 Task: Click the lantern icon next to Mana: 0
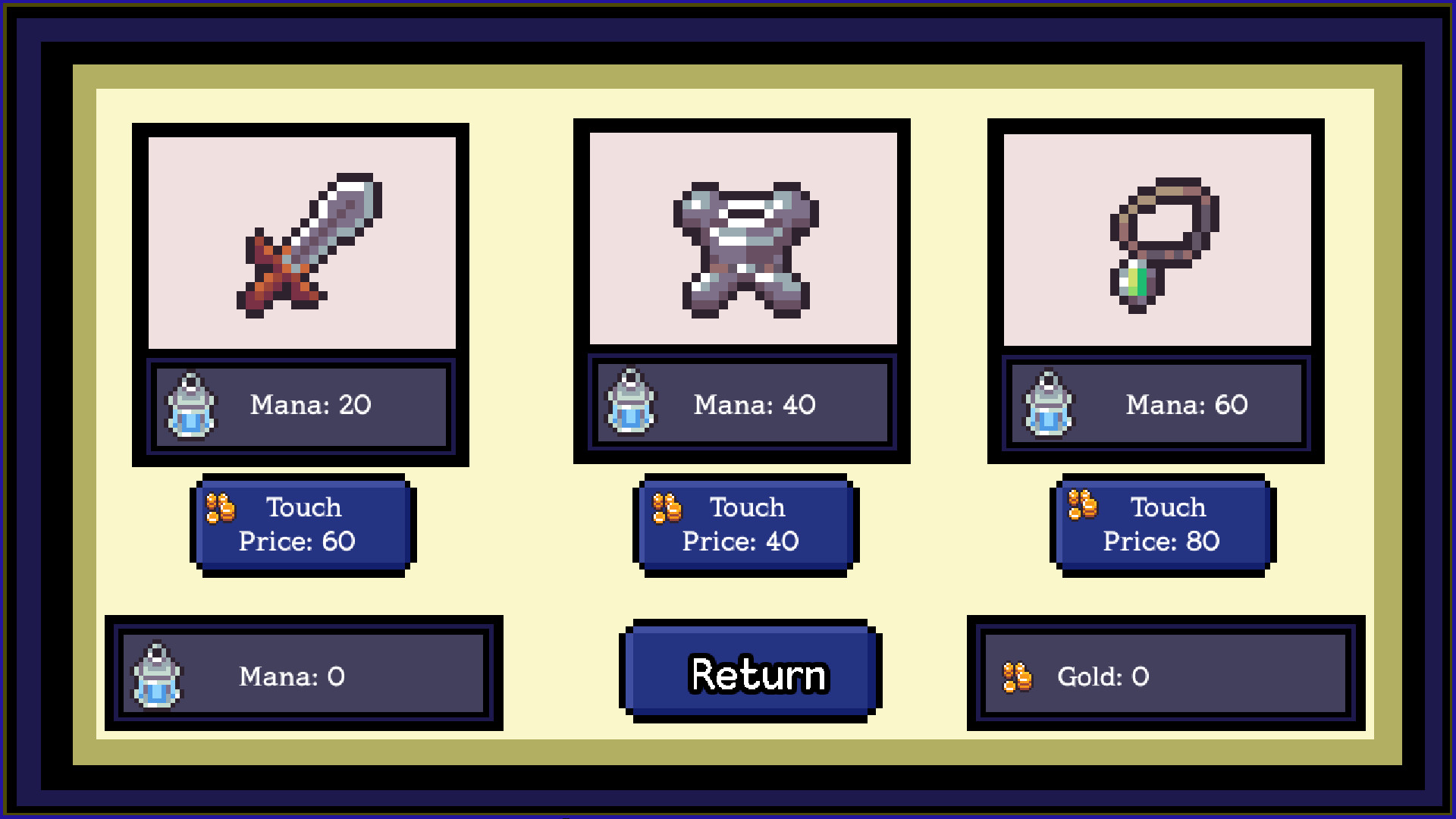pyautogui.click(x=158, y=676)
